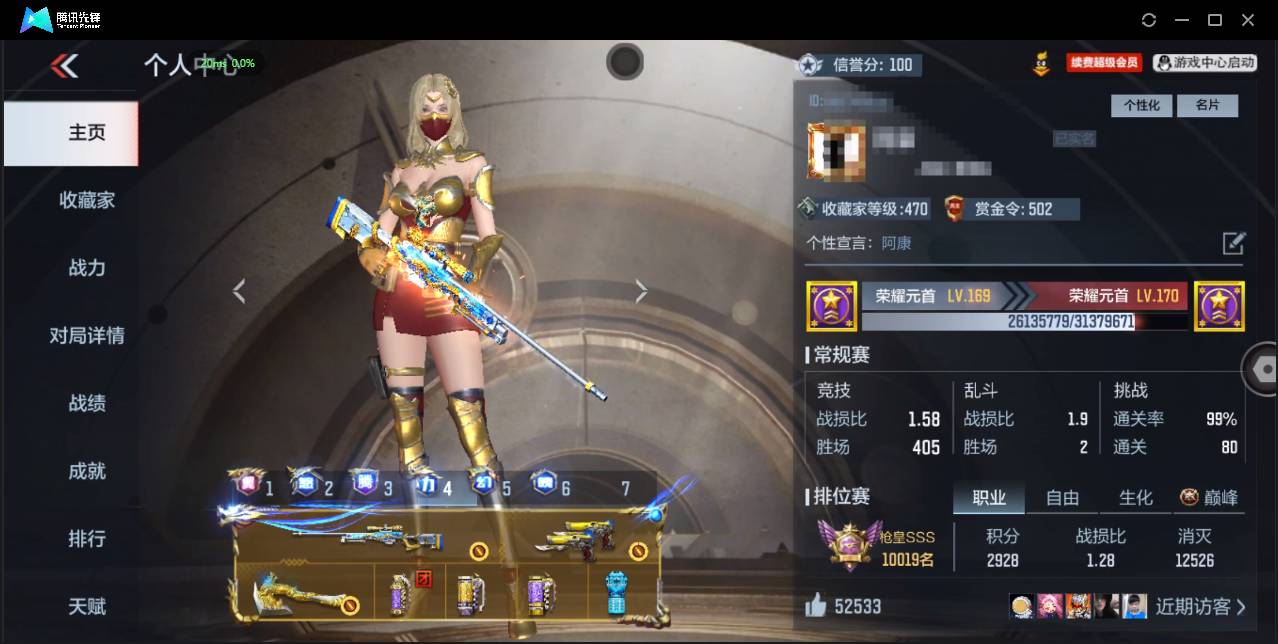Click 续费超级会员 button
The width and height of the screenshot is (1278, 644).
click(1104, 63)
